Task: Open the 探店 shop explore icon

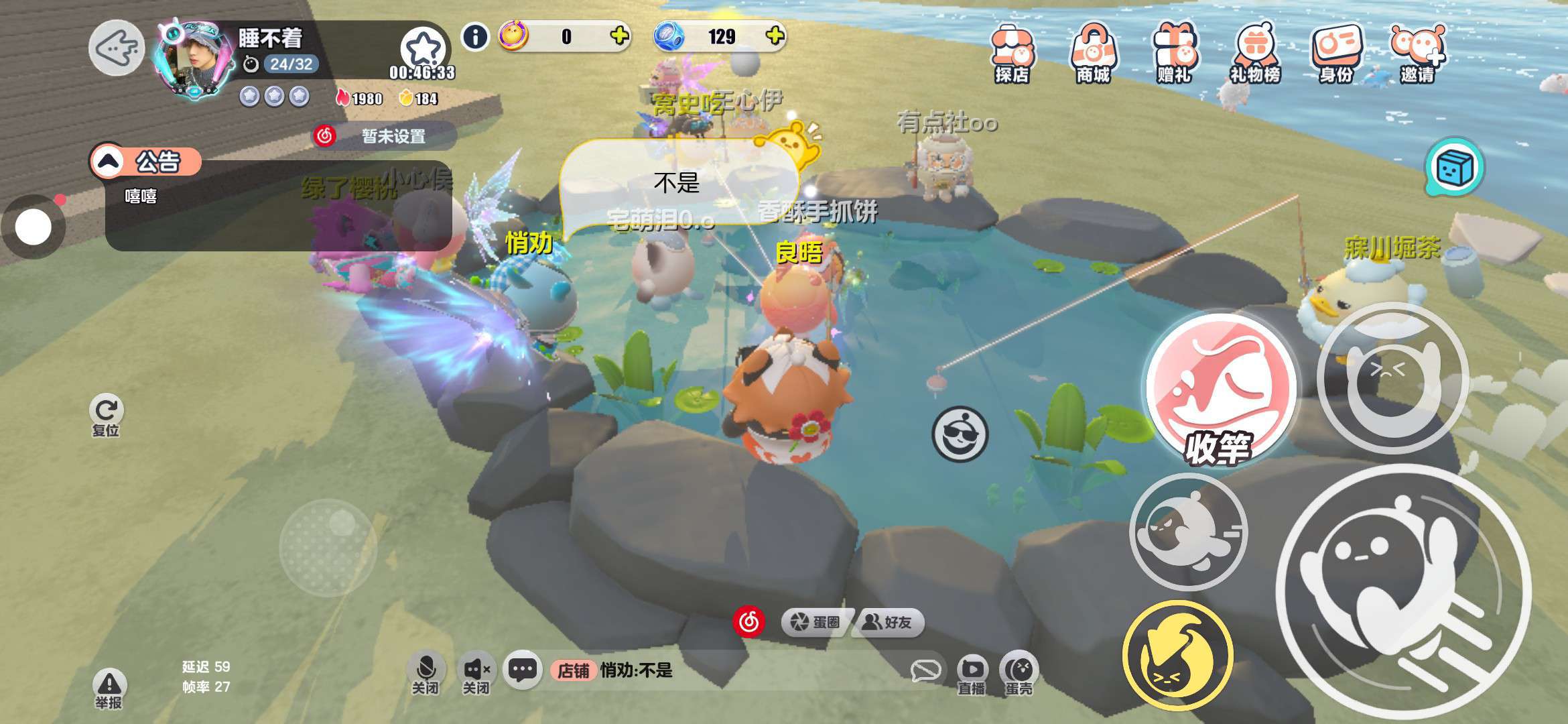Action: point(1011,54)
